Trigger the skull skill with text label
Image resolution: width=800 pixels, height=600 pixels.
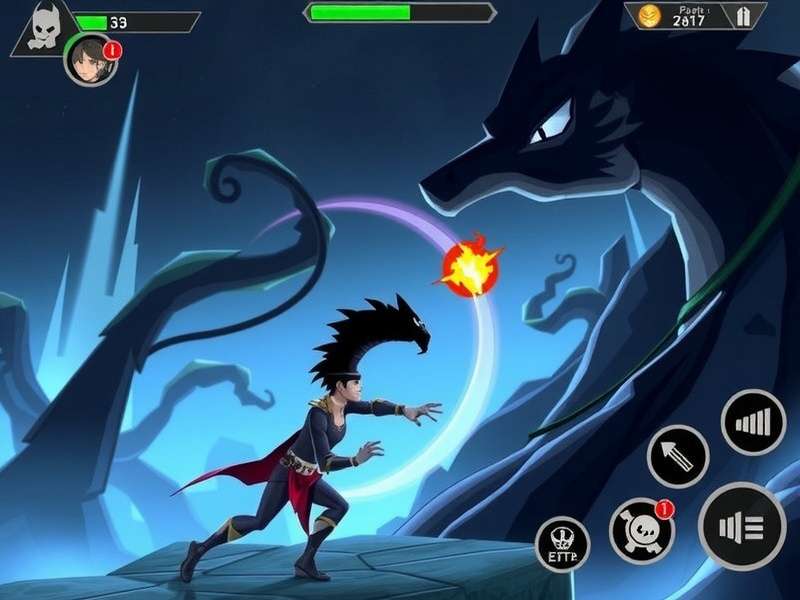click(x=563, y=544)
